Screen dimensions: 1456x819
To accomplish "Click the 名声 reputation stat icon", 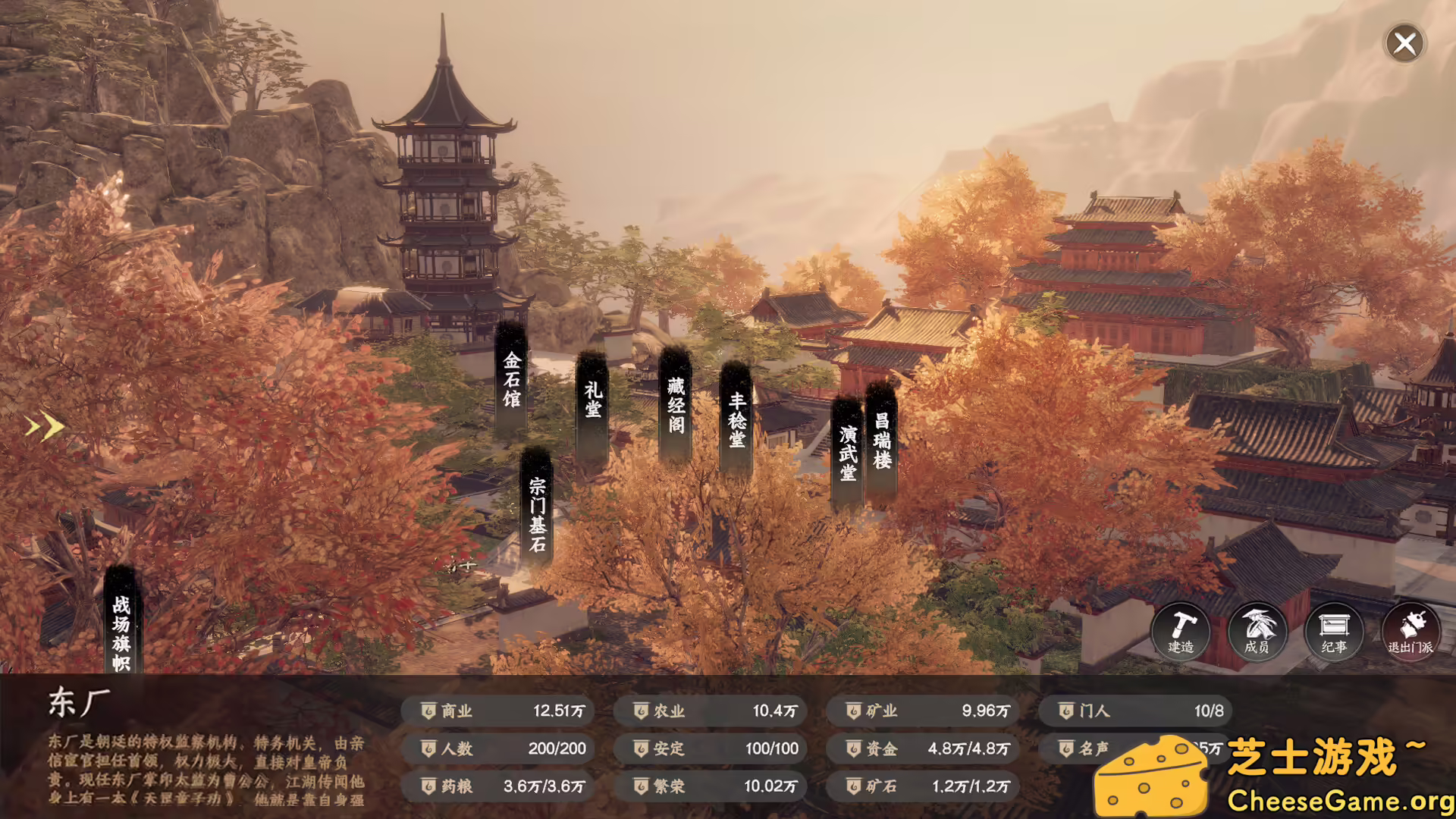I will tap(1065, 748).
